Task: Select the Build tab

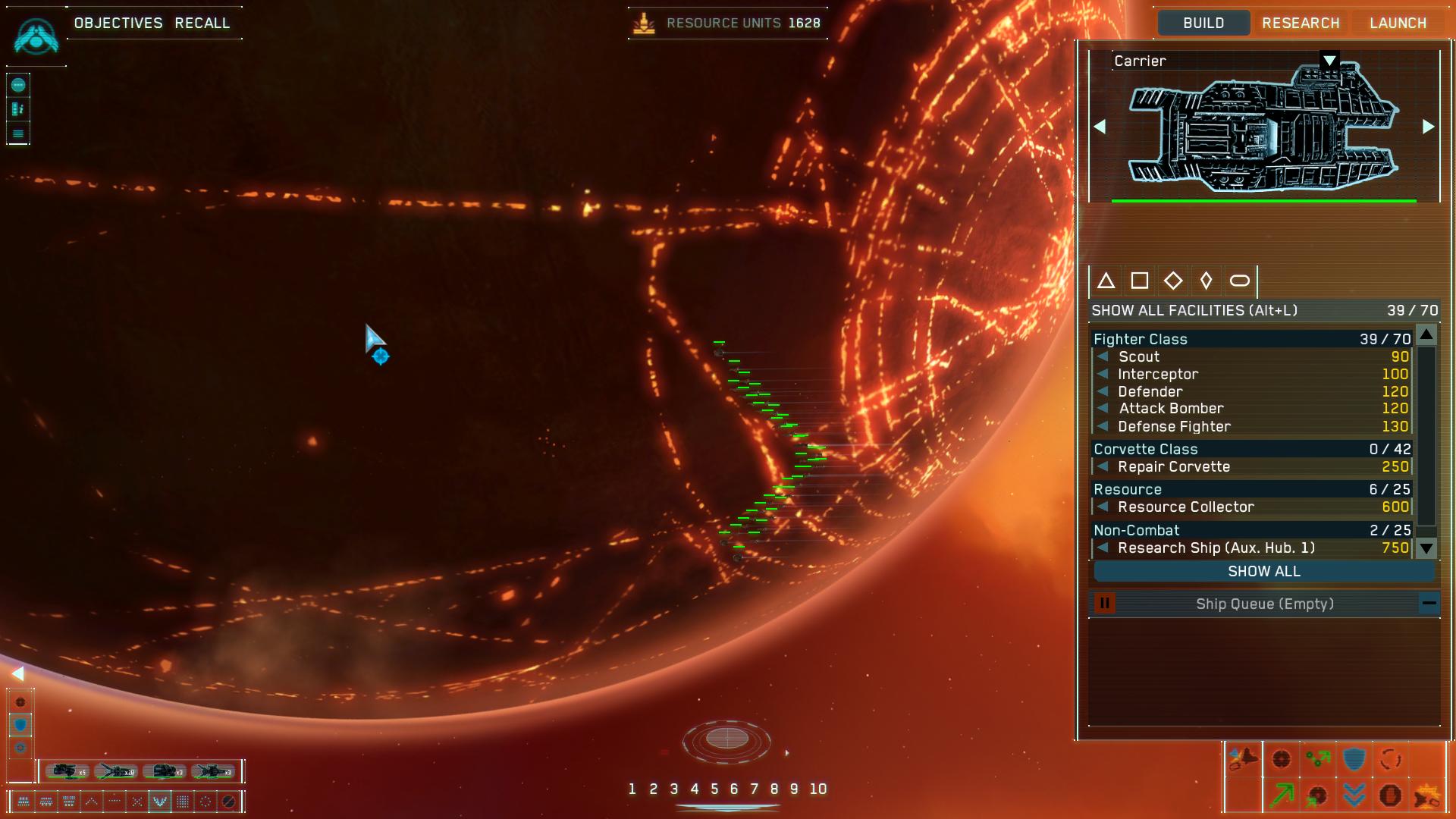Action: [1203, 23]
